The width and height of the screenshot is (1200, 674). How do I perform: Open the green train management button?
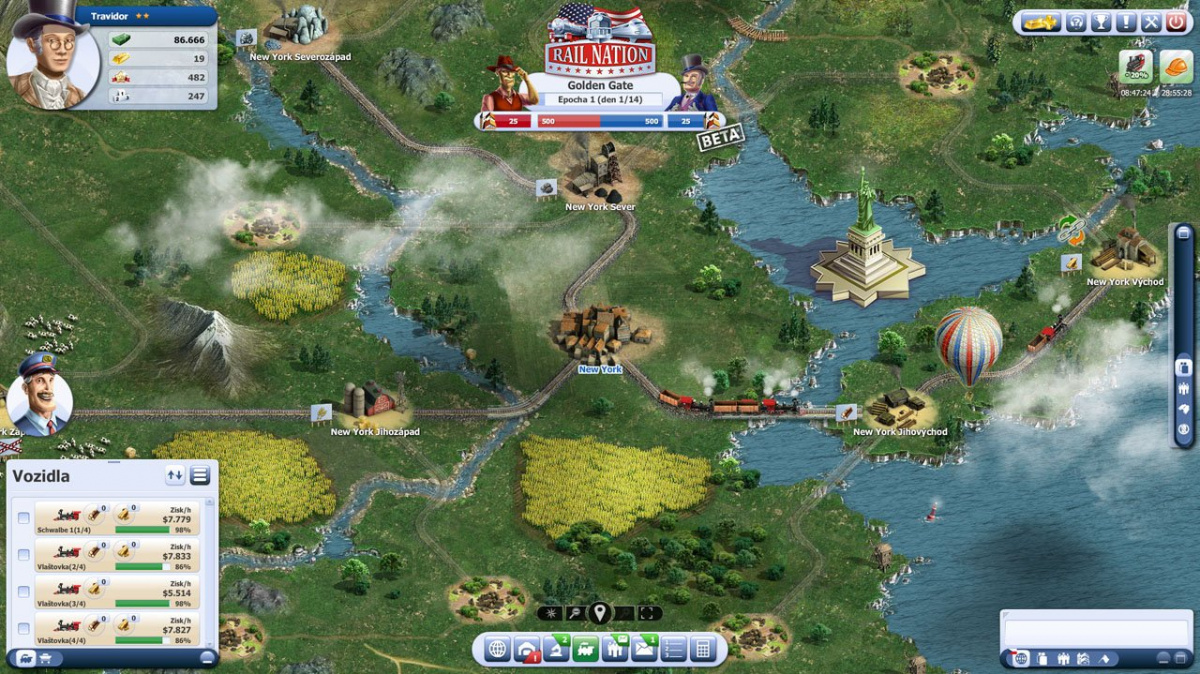pos(585,649)
